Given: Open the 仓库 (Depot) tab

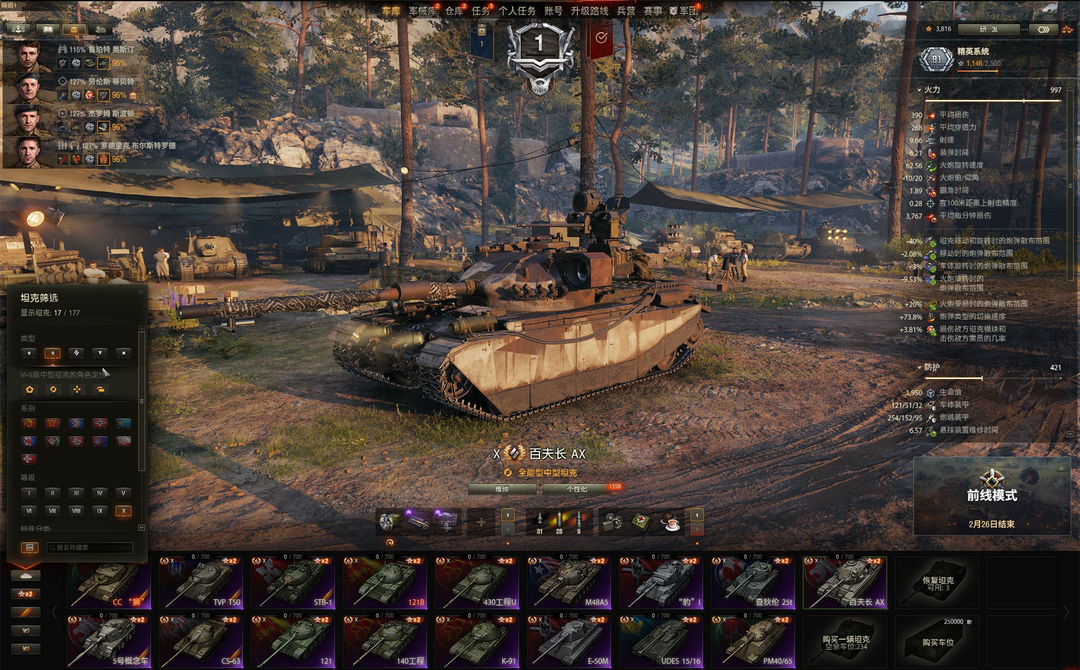Looking at the screenshot, I should click(454, 10).
